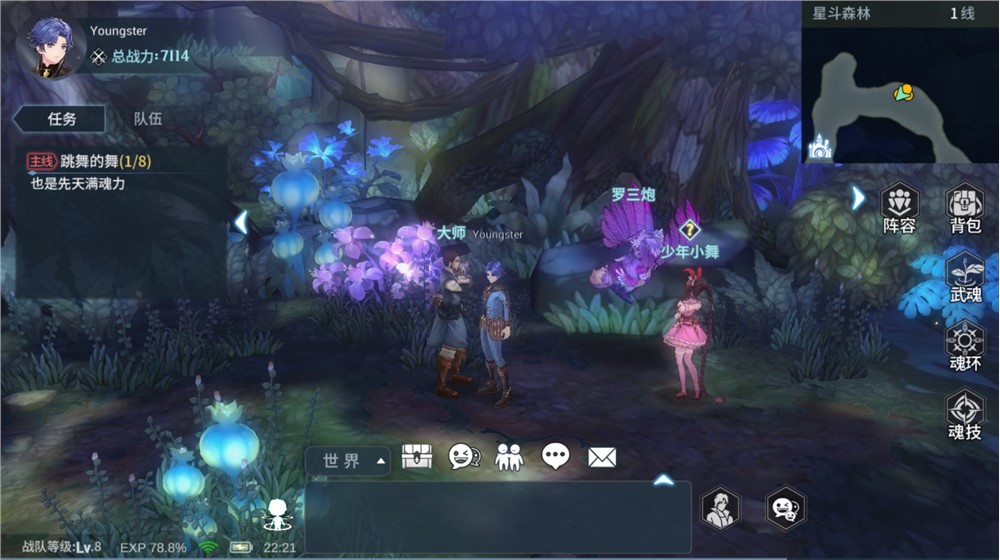The height and width of the screenshot is (560, 1000).
Task: Switch to the 队伍 tab
Action: click(148, 118)
